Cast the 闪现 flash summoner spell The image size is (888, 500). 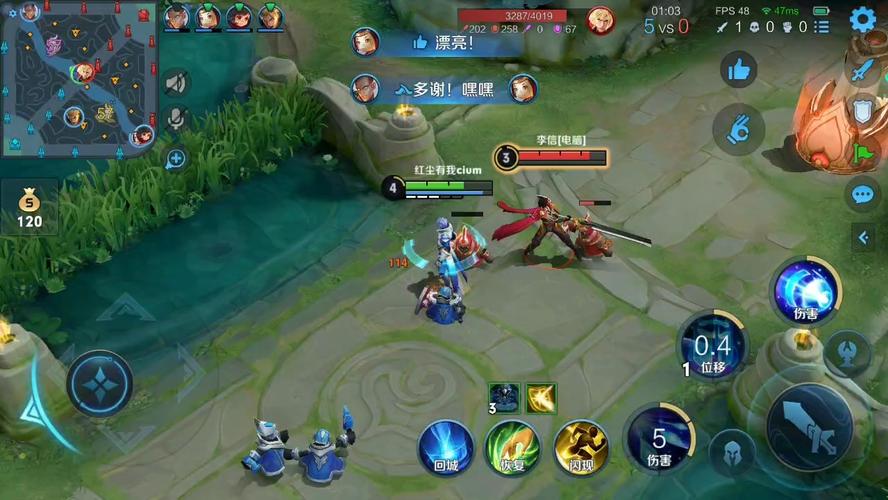581,447
